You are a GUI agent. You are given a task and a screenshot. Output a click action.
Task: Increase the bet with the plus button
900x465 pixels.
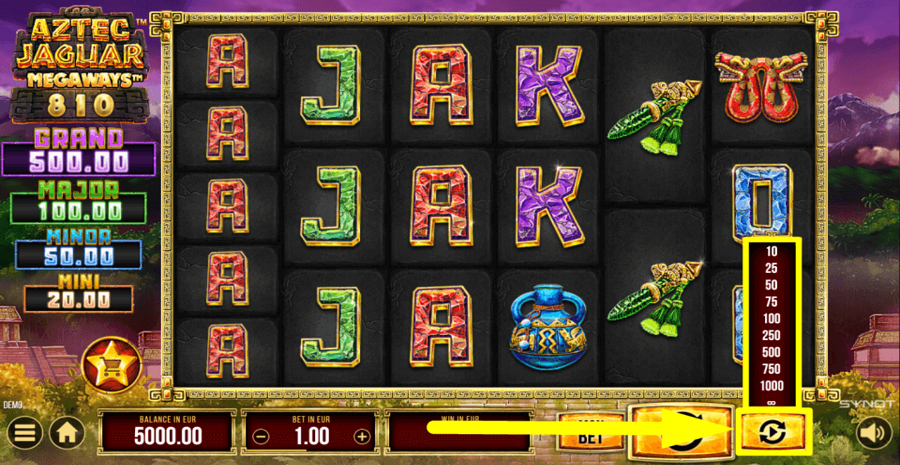[362, 436]
